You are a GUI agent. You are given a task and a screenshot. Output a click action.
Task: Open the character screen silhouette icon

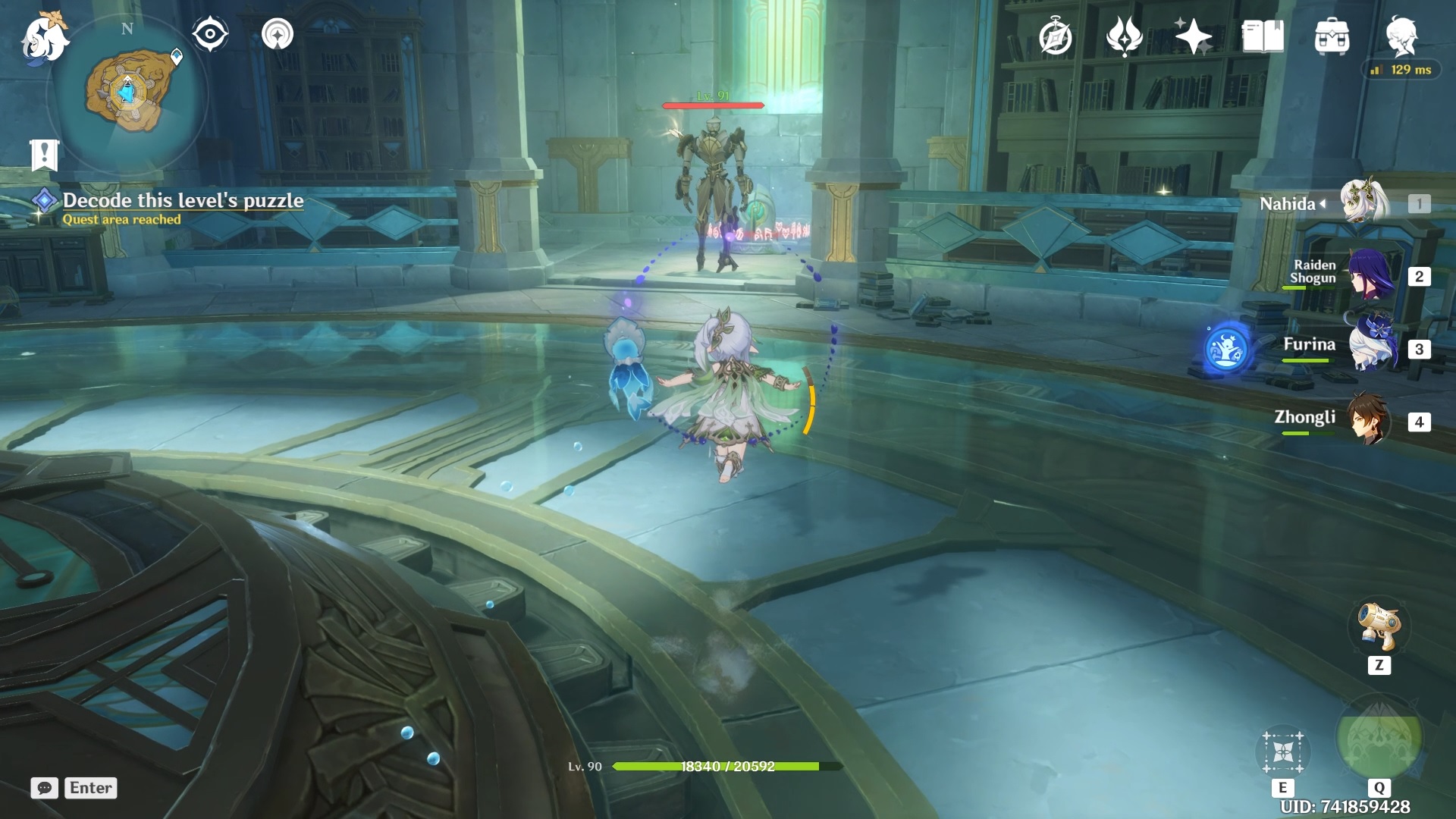point(1401,36)
